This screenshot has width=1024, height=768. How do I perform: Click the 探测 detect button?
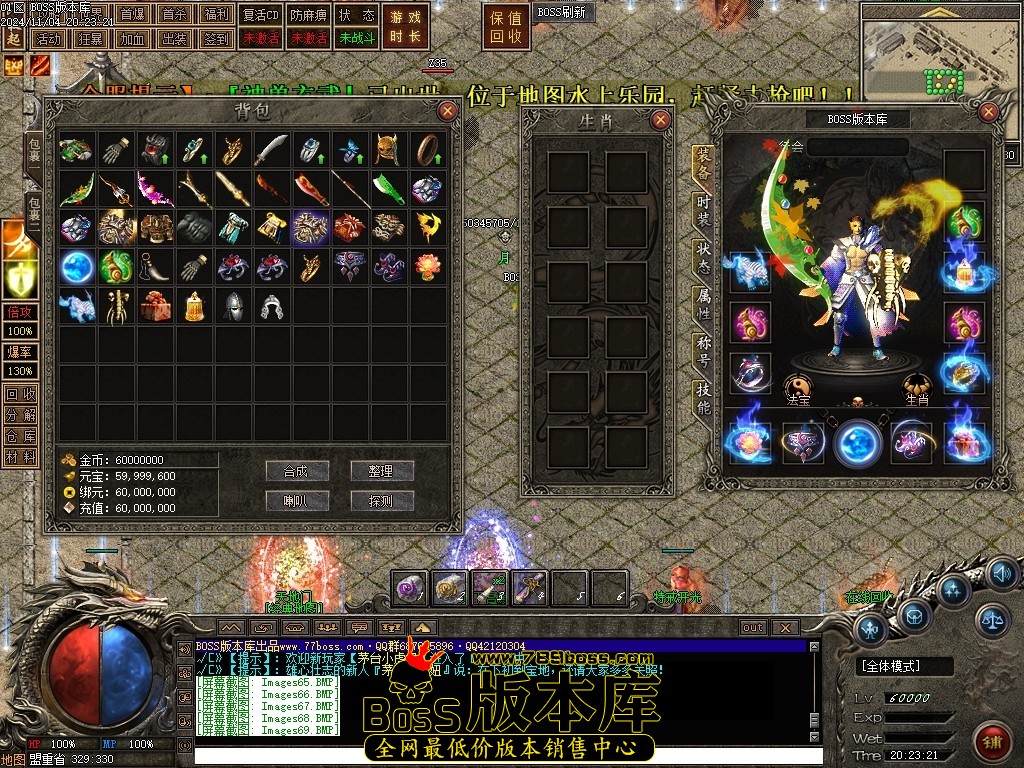click(x=382, y=500)
